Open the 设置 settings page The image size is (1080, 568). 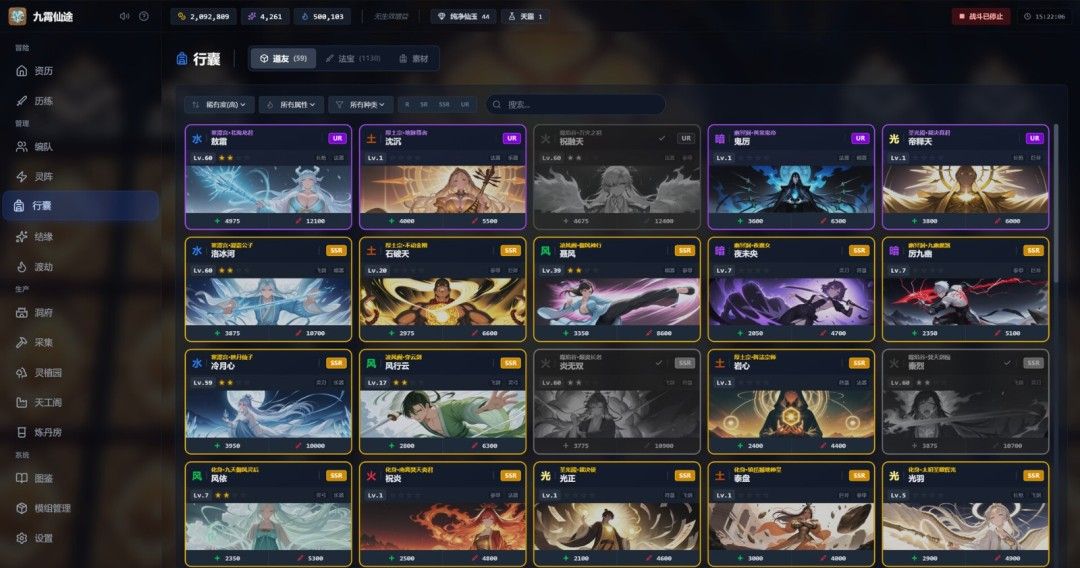tap(43, 538)
